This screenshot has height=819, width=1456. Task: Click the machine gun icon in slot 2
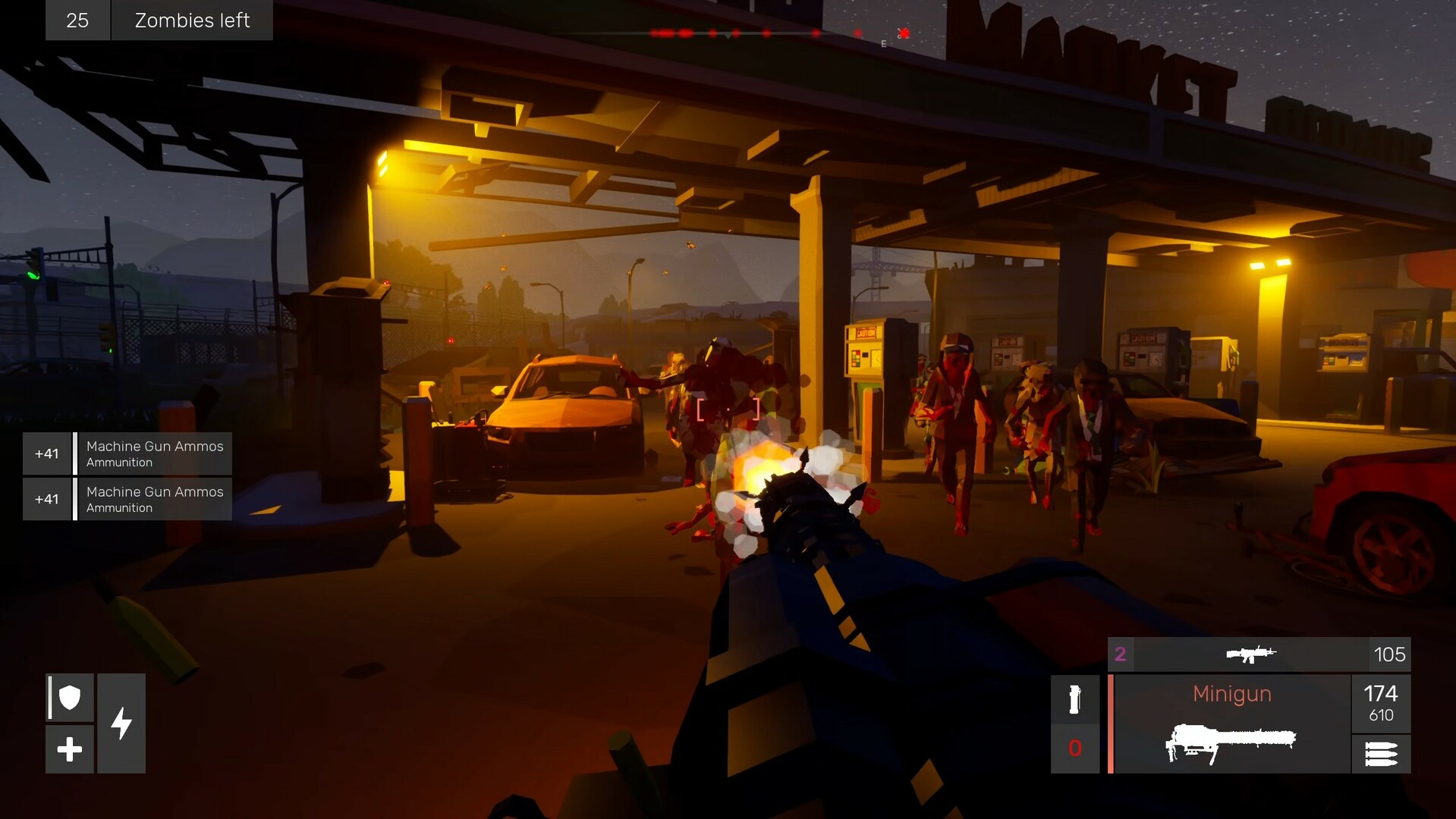(1252, 654)
